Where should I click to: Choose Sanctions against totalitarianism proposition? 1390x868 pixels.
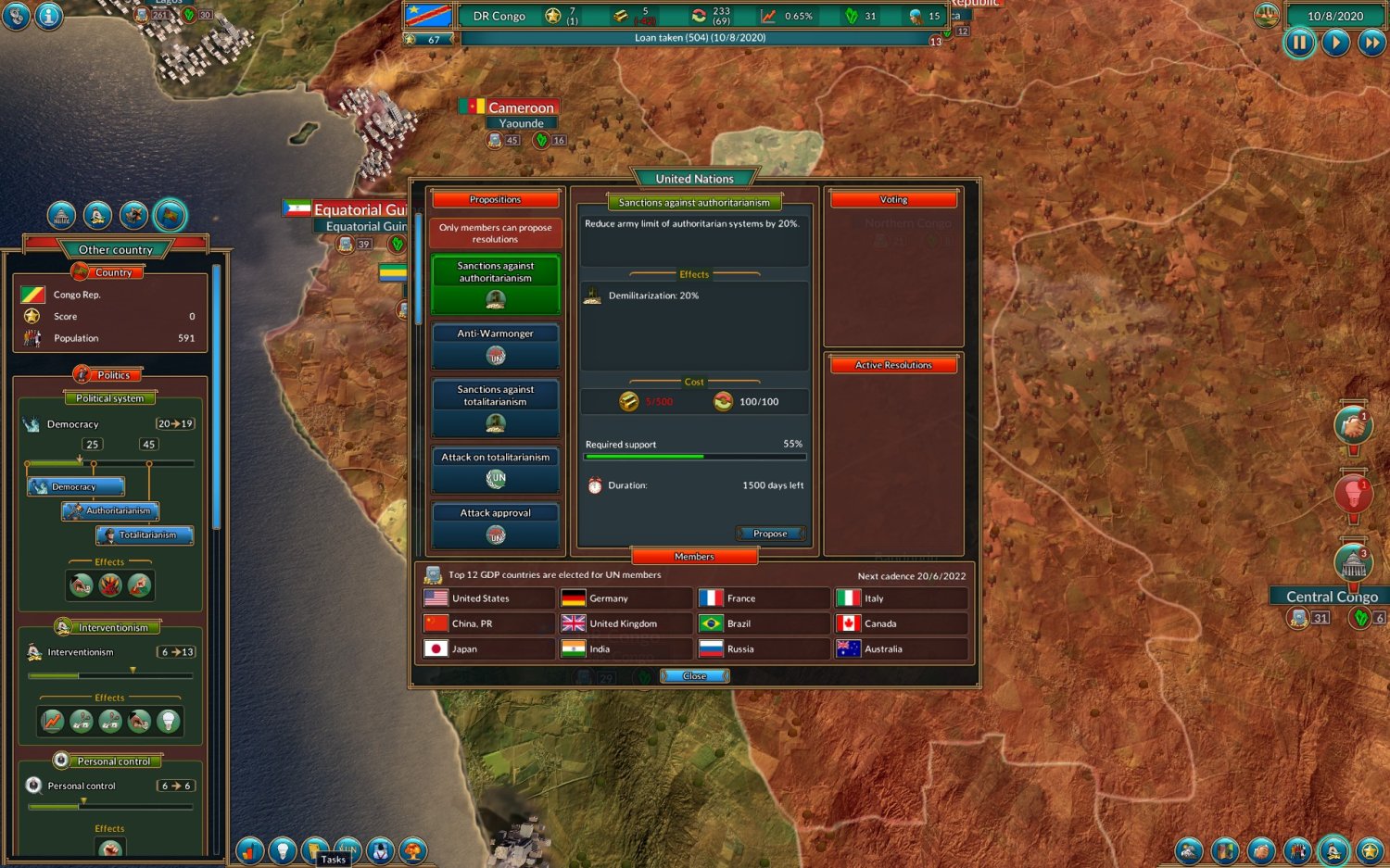click(x=496, y=407)
